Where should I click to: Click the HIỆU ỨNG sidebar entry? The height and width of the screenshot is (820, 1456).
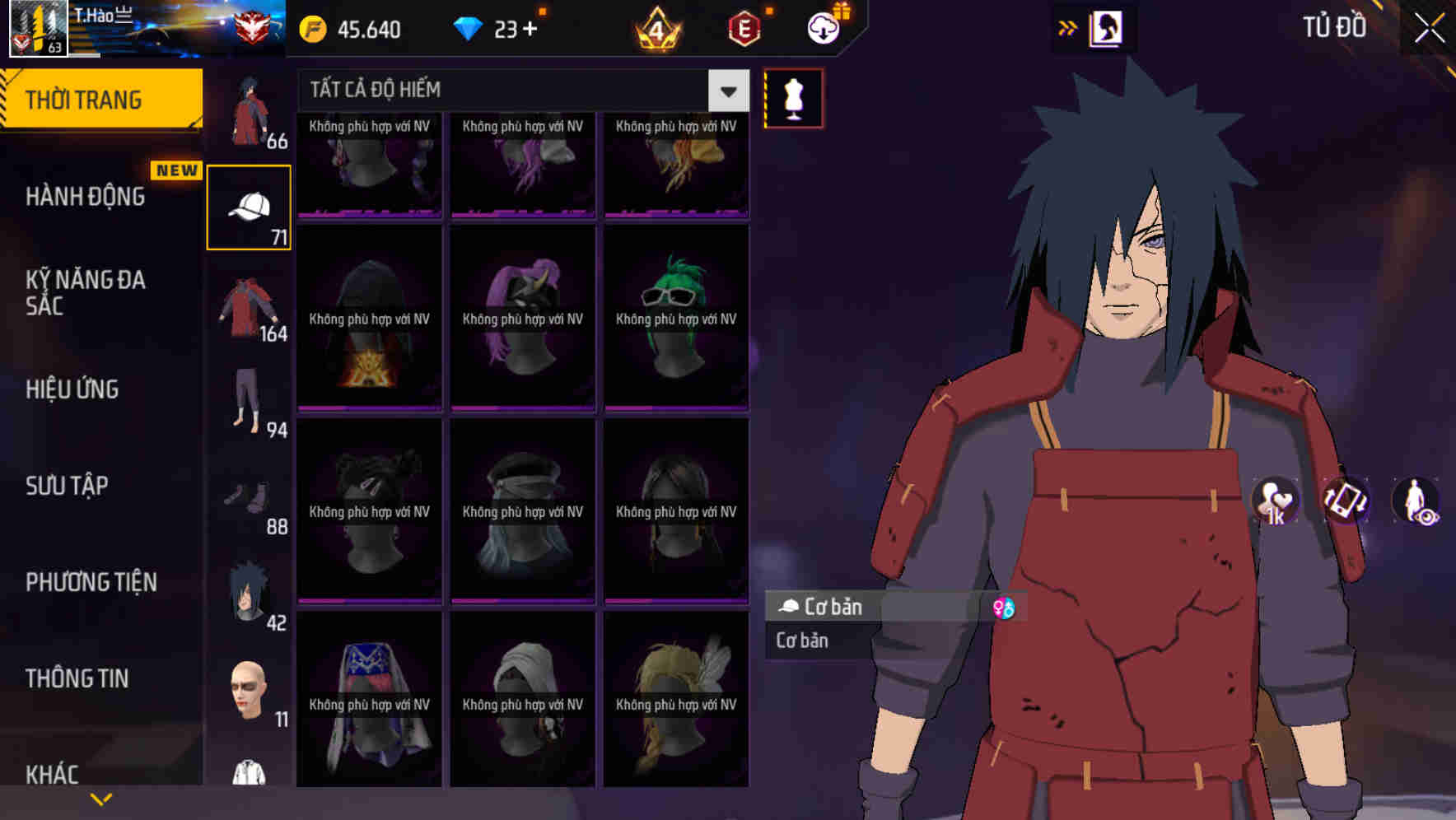(x=70, y=389)
